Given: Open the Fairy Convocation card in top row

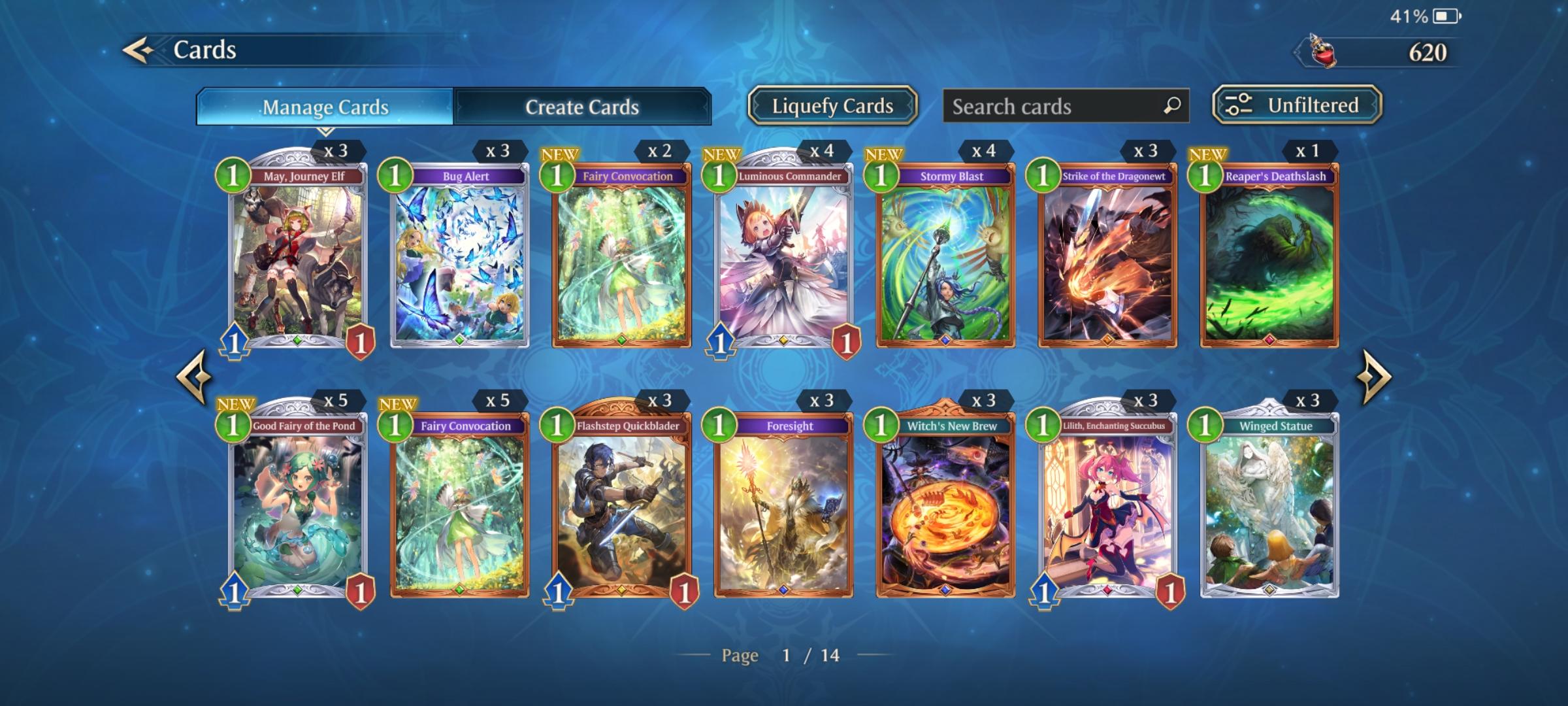Looking at the screenshot, I should pyautogui.click(x=624, y=261).
